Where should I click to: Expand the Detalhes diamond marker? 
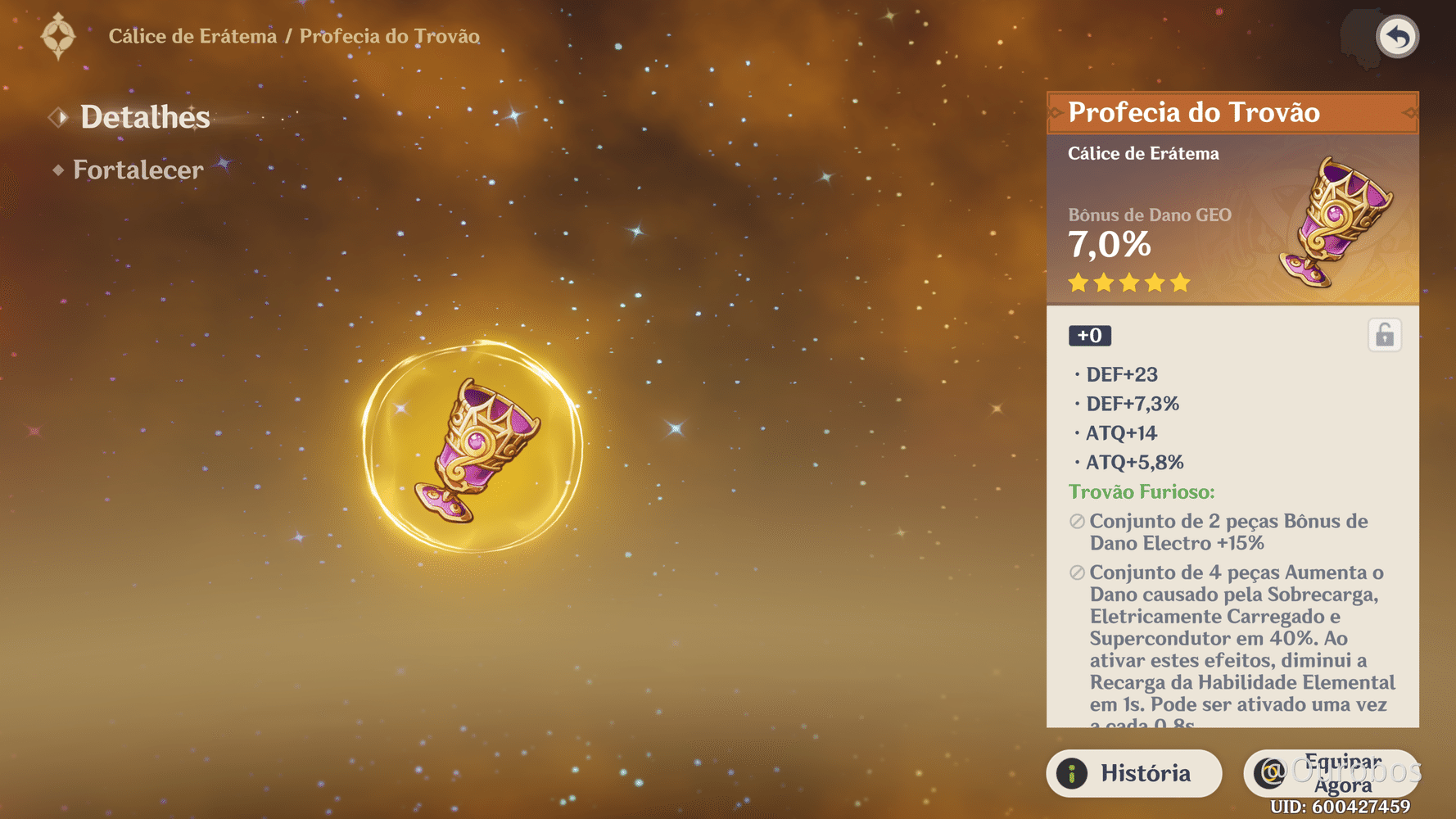[58, 117]
